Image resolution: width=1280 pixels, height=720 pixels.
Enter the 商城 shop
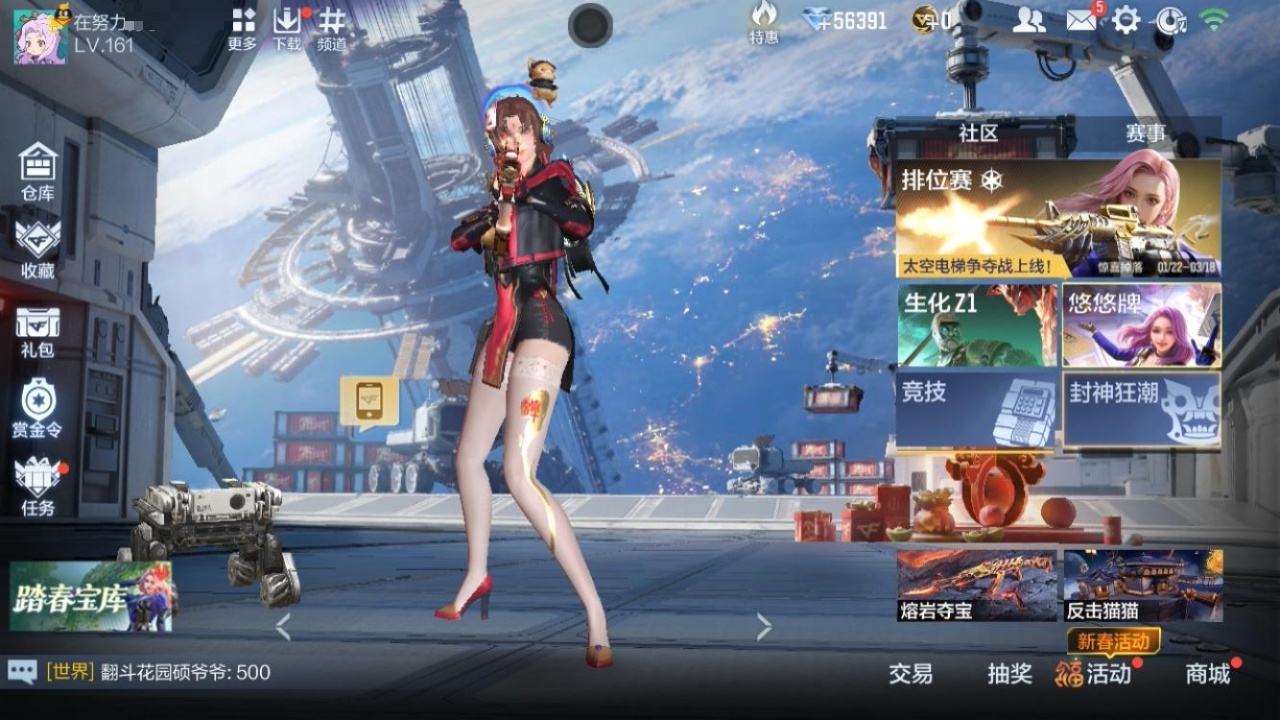pos(1210,675)
